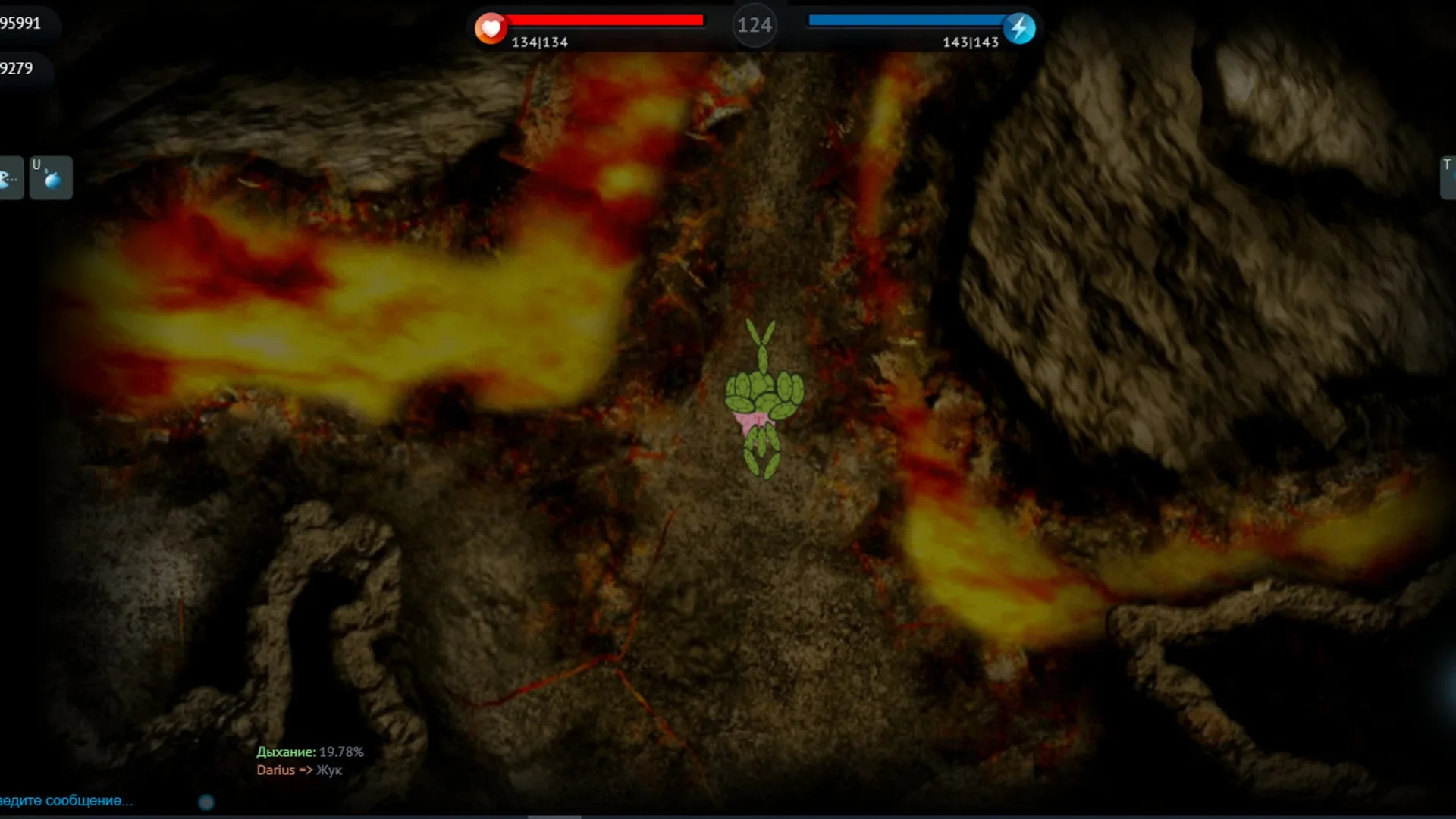Open the emoji picker beside the chat input
1456x819 pixels.
205,801
